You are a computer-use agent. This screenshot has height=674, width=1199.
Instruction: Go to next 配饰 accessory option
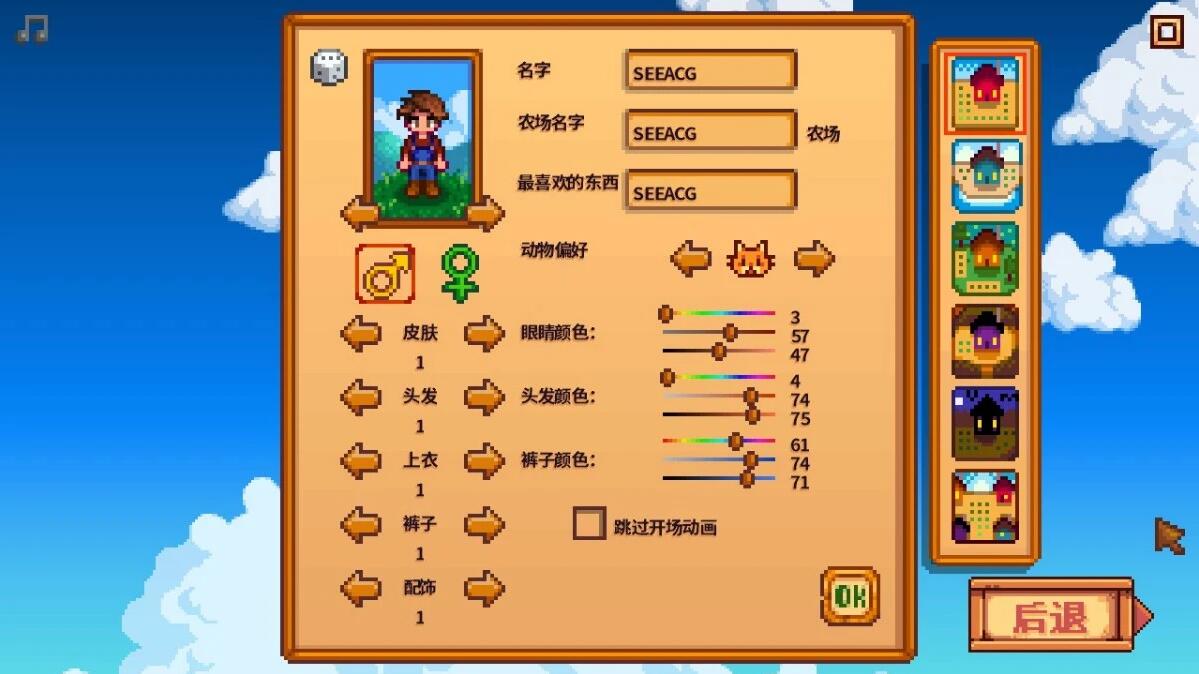point(484,588)
